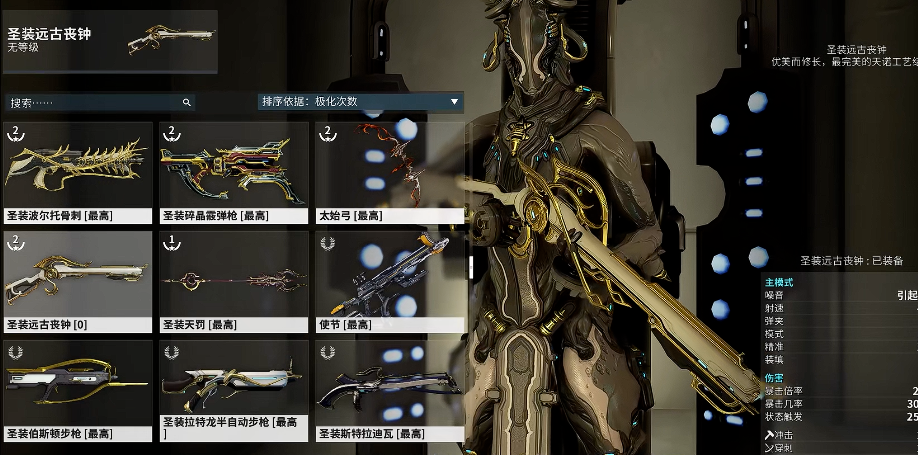Choose the 圣装碎晶霰弹枪 weapon tile
The image size is (918, 455).
[234, 171]
